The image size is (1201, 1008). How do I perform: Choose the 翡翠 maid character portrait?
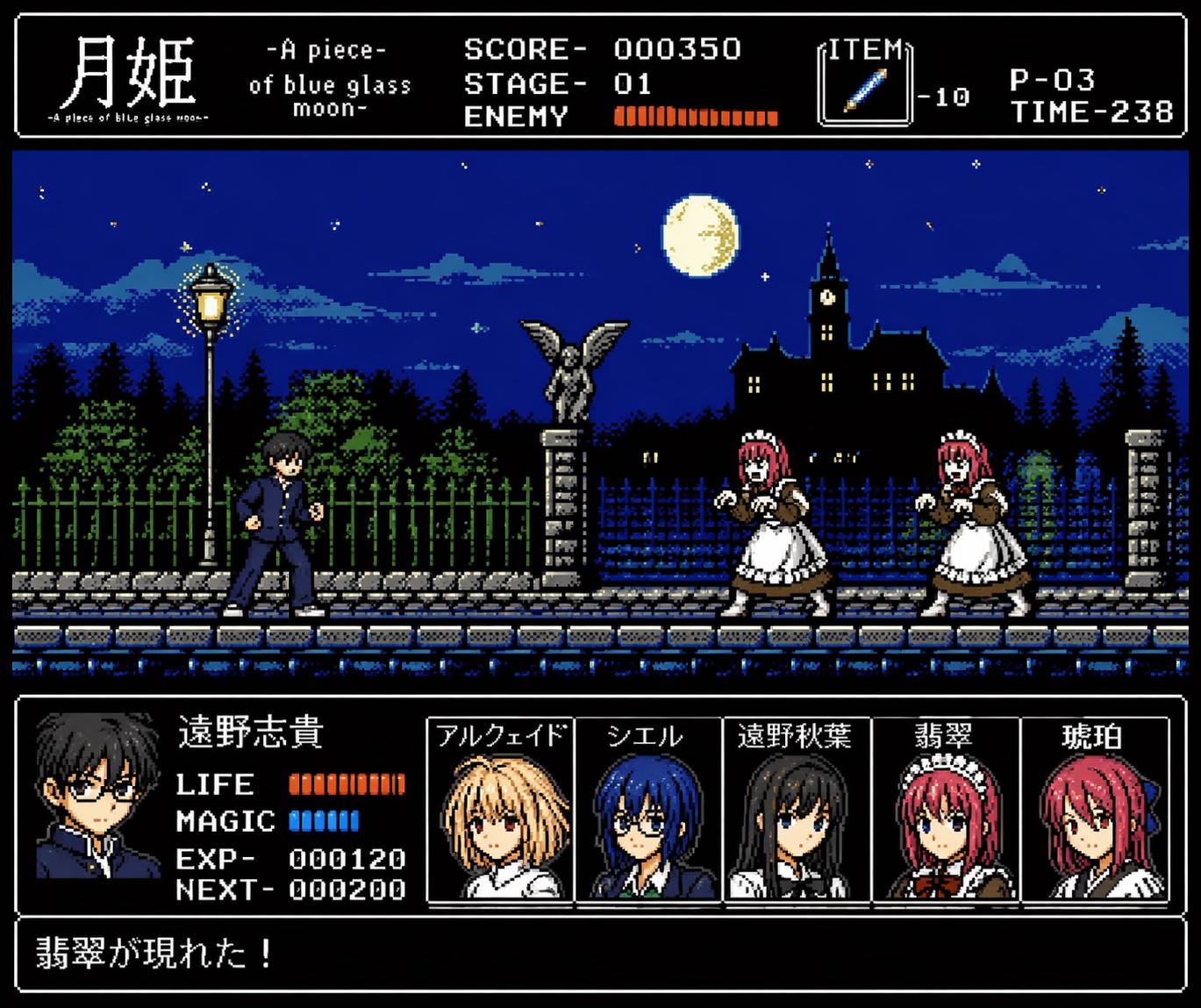945,811
